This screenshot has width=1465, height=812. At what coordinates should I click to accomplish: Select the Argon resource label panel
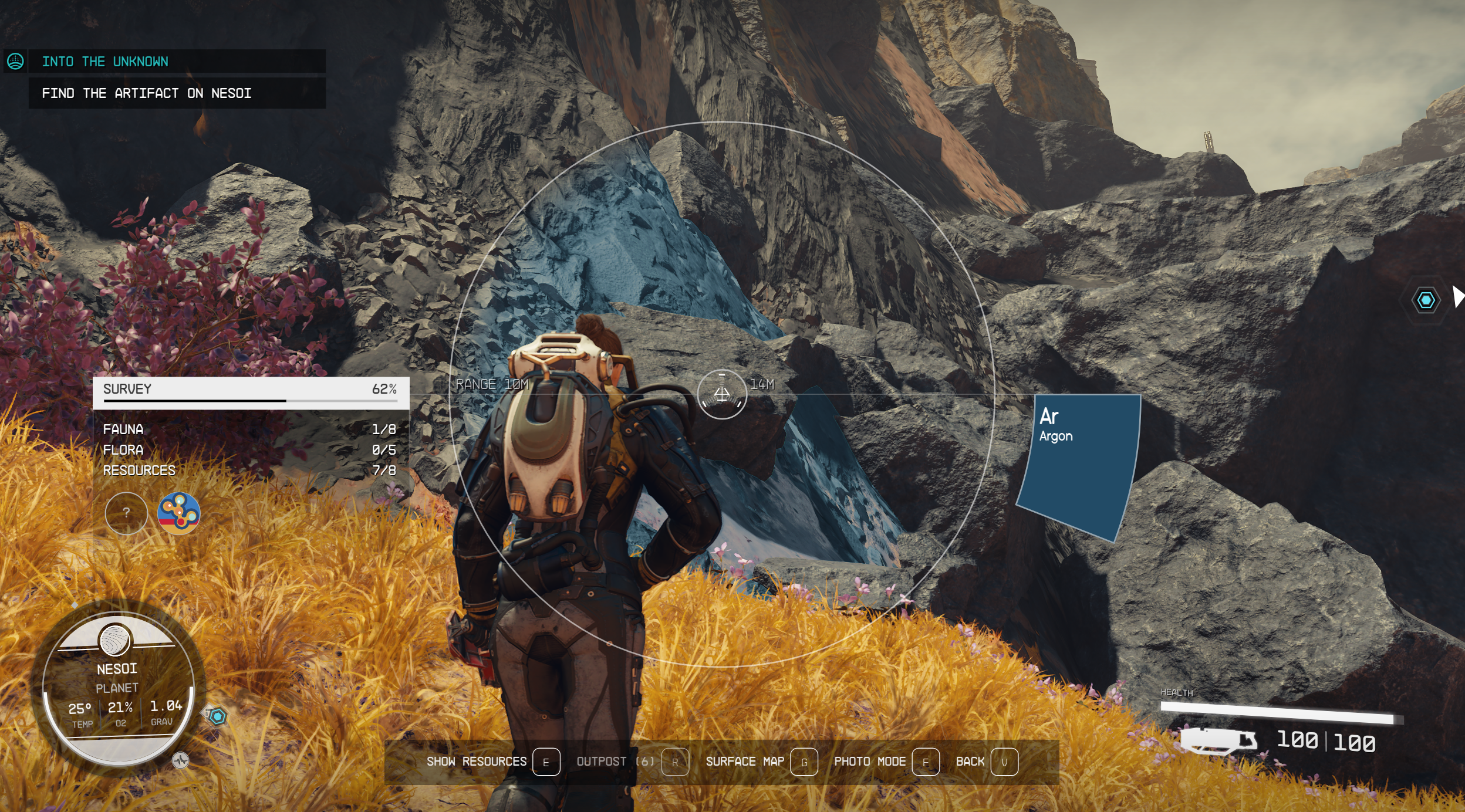pyautogui.click(x=1079, y=463)
